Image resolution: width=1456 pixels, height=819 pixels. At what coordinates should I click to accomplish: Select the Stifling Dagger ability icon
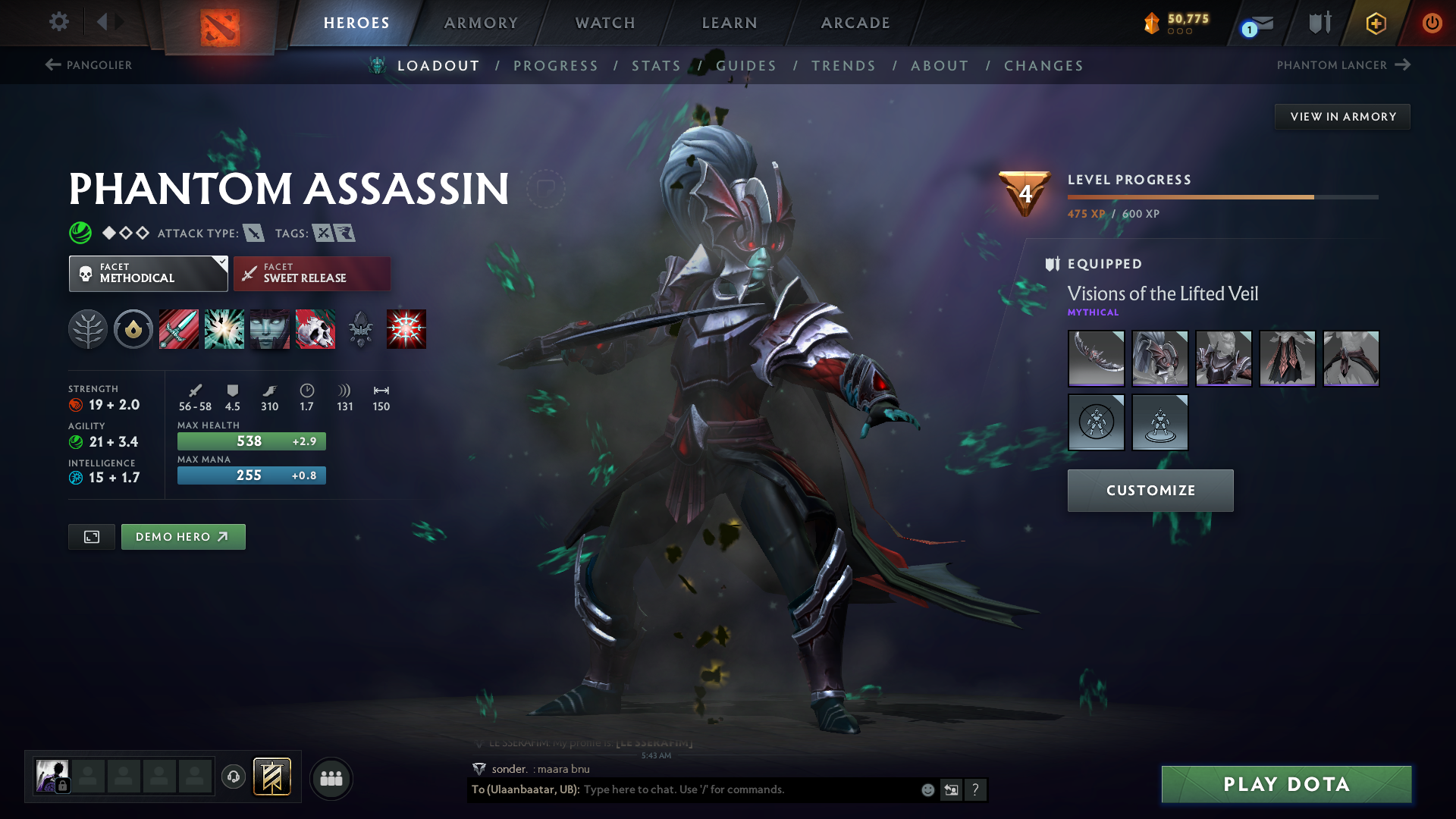[178, 328]
